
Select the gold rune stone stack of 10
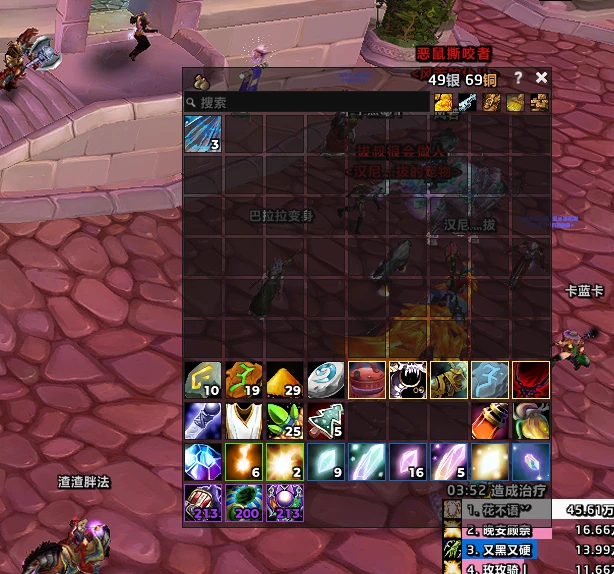click(x=203, y=380)
